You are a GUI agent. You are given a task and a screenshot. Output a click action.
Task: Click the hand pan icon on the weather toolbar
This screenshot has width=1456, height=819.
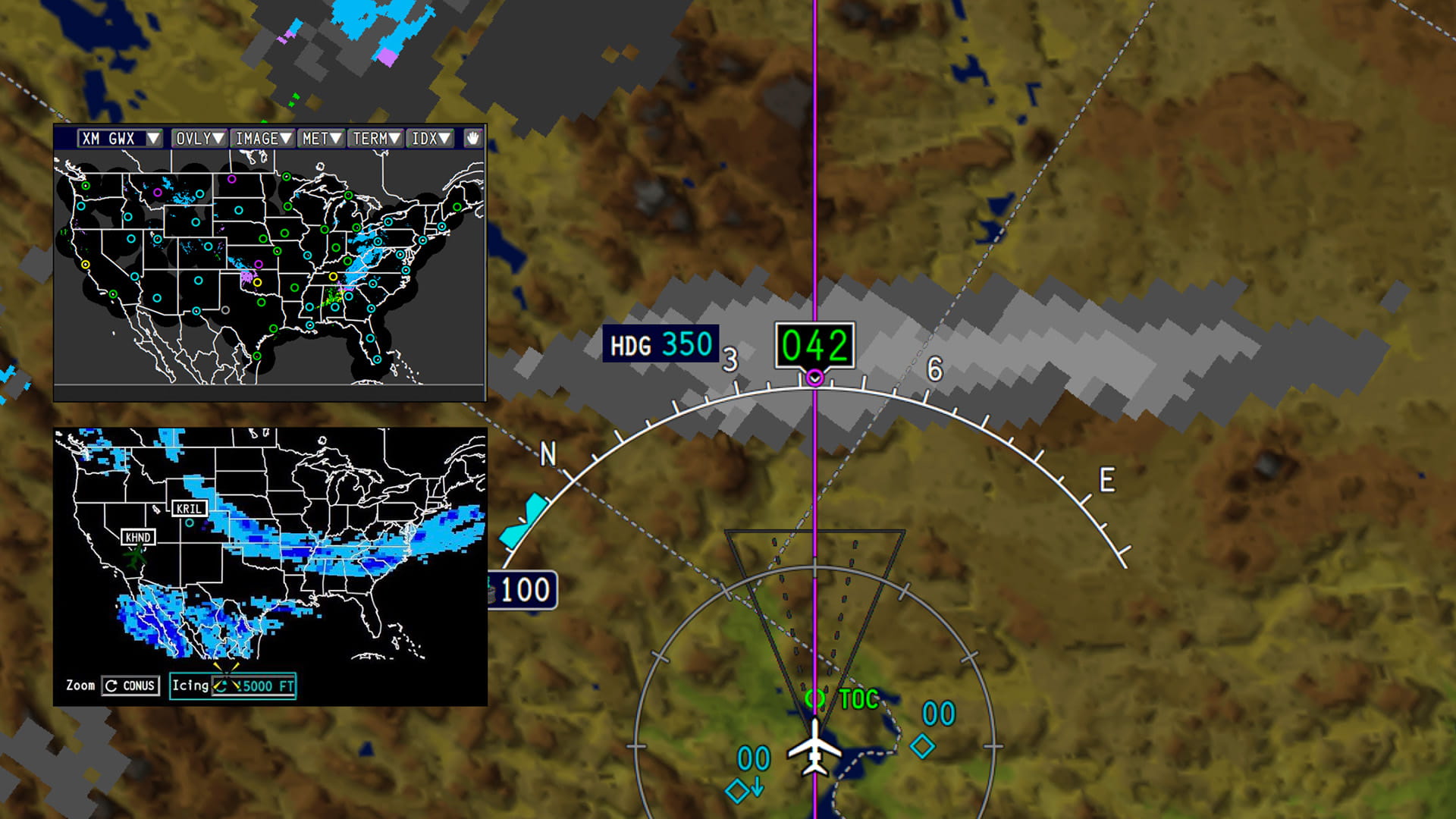(474, 138)
